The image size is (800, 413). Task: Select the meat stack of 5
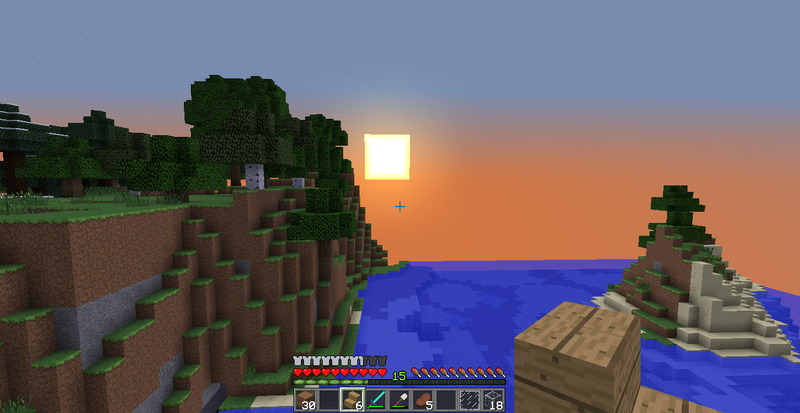[x=422, y=401]
